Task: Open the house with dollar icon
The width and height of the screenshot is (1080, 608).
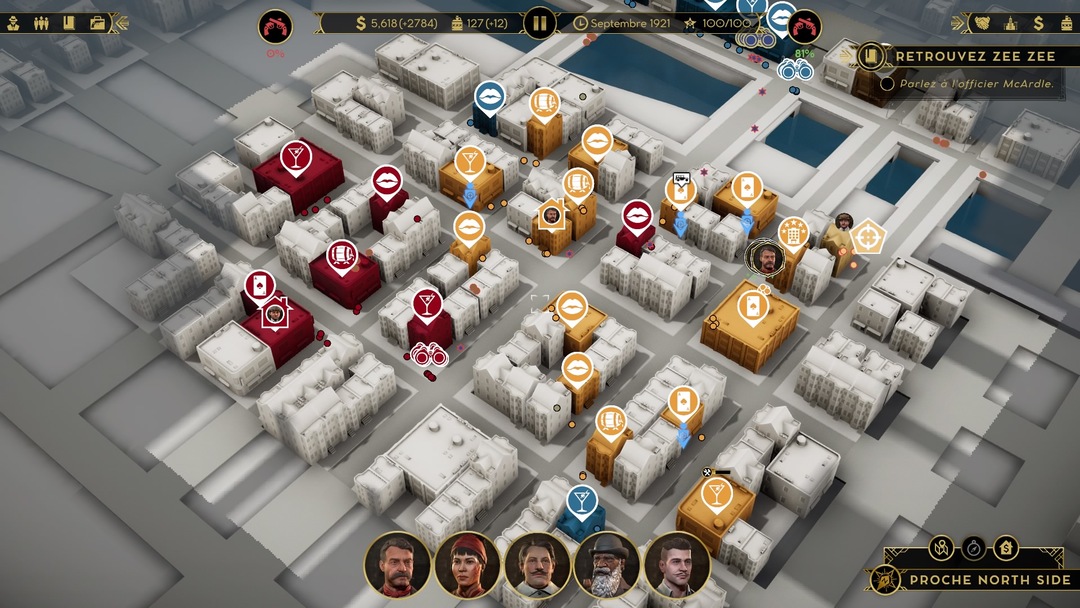Action: (1006, 547)
